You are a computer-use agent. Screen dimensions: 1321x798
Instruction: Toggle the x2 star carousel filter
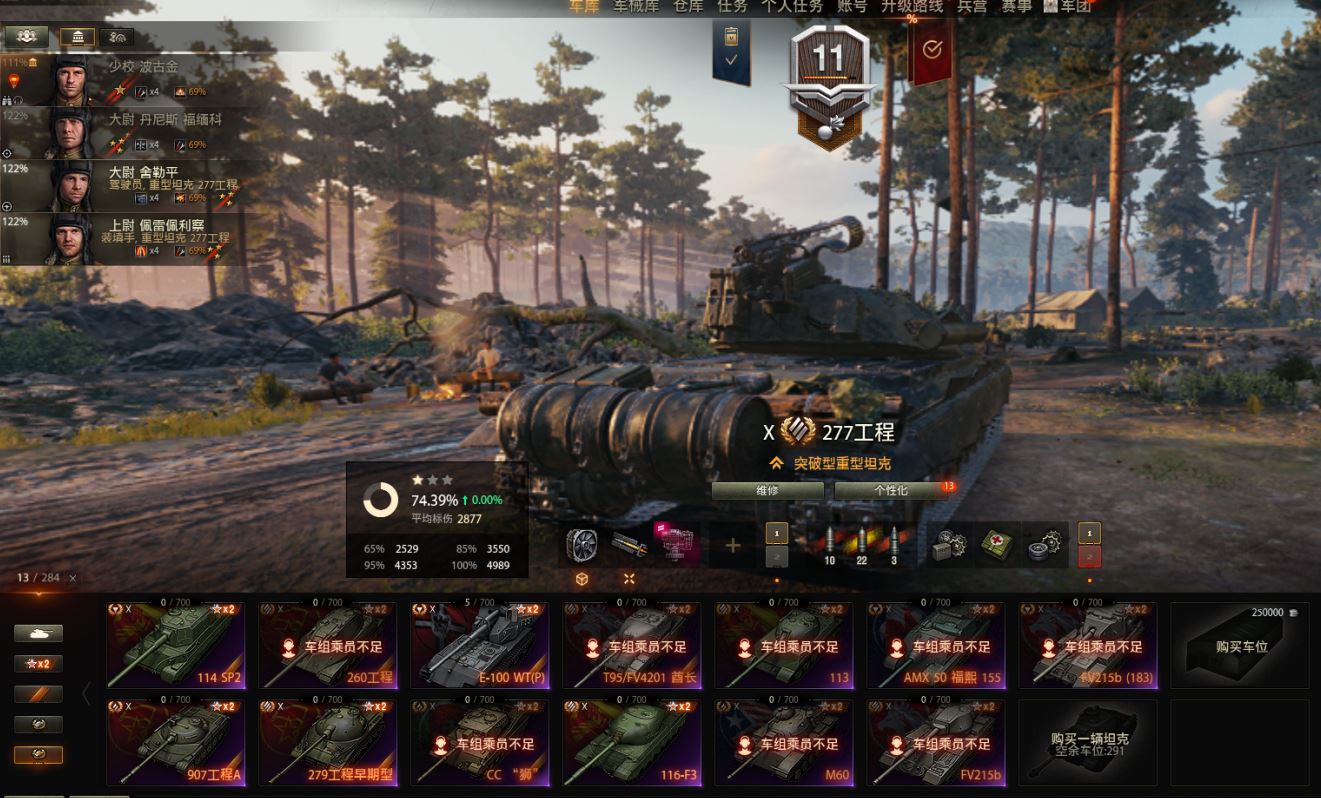click(x=38, y=664)
